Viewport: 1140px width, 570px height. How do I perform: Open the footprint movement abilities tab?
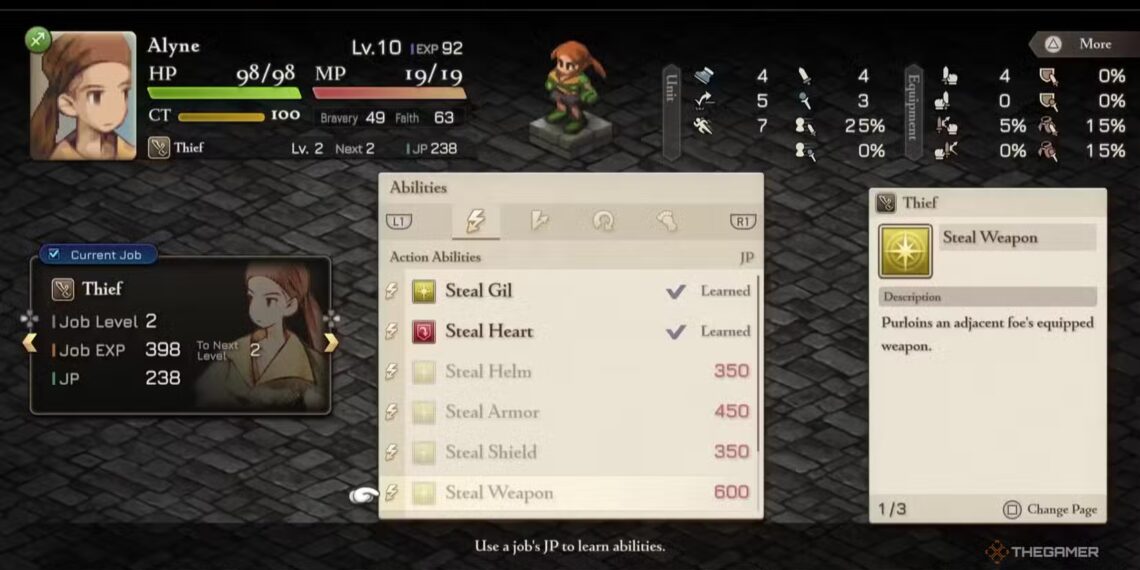coord(666,221)
